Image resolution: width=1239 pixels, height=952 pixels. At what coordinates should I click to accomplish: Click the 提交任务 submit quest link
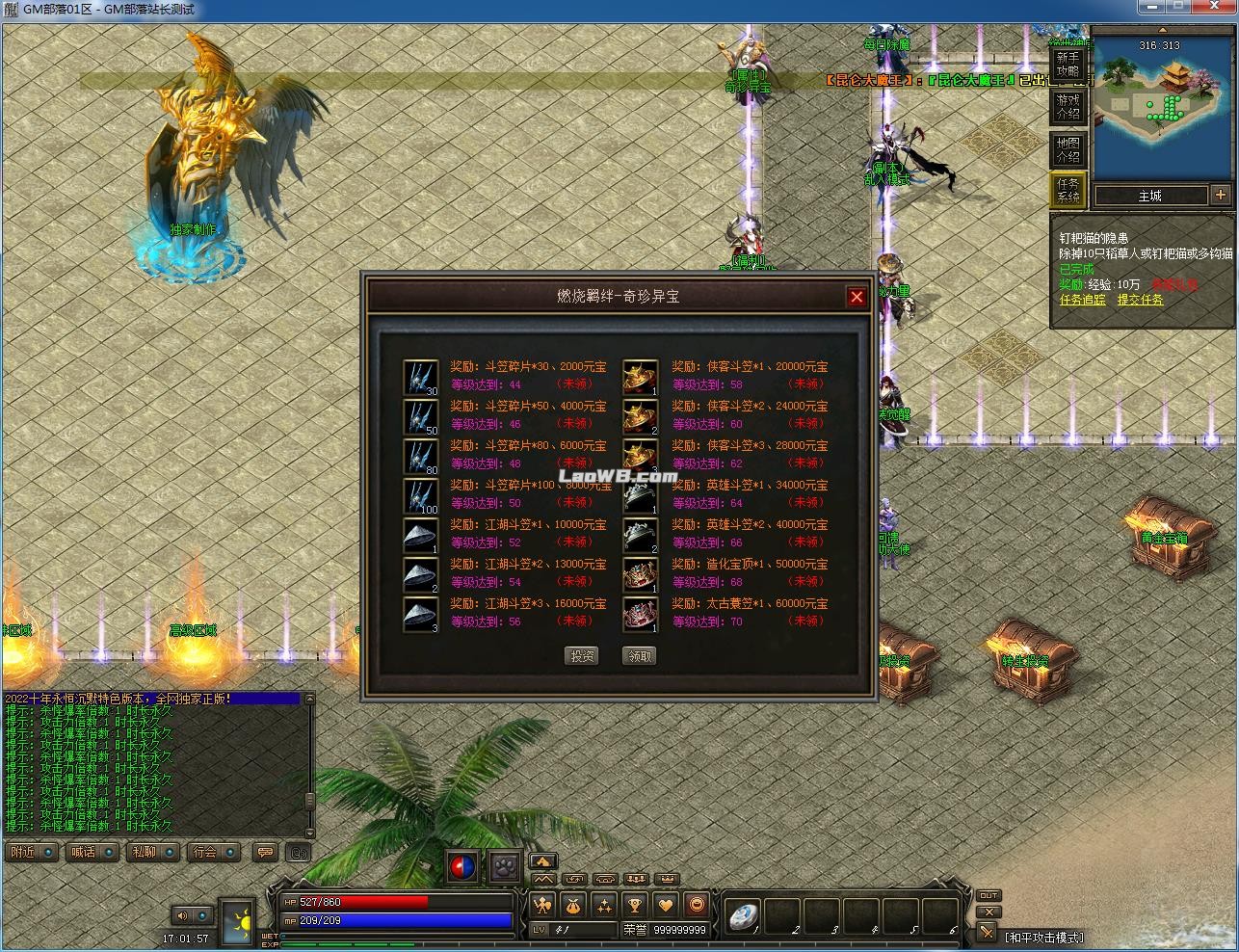pos(1140,299)
